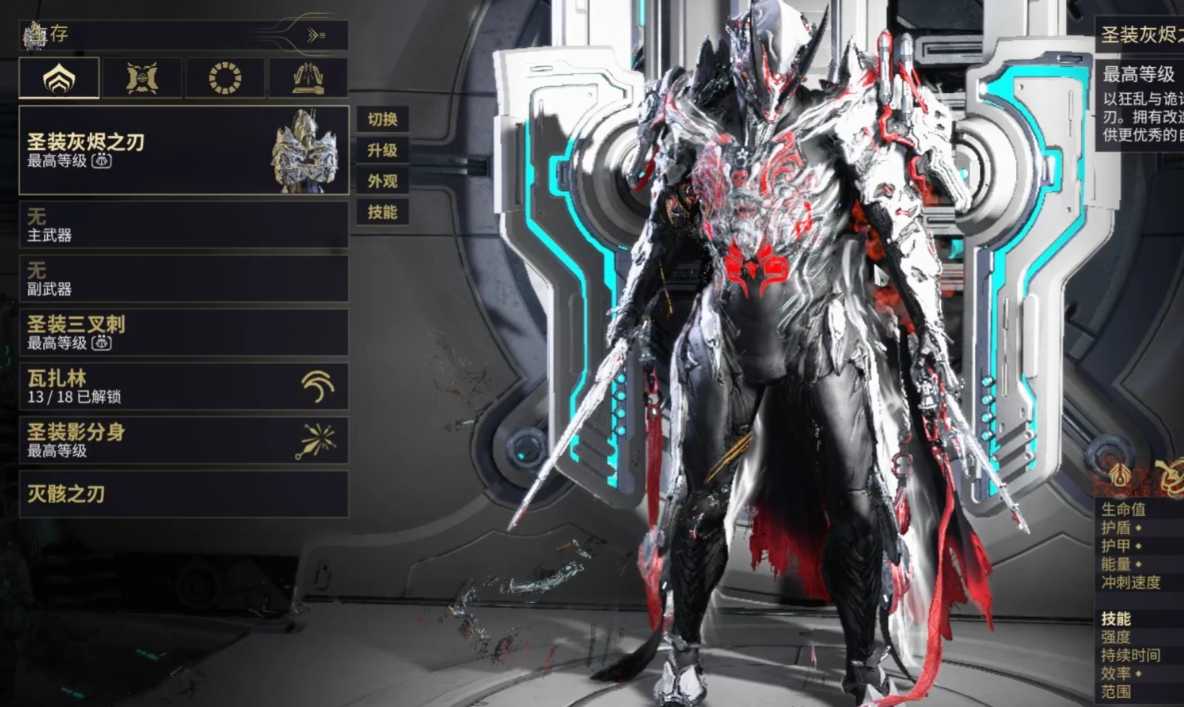Open the loadout selector bar at top
The height and width of the screenshot is (707, 1184).
tap(184, 35)
